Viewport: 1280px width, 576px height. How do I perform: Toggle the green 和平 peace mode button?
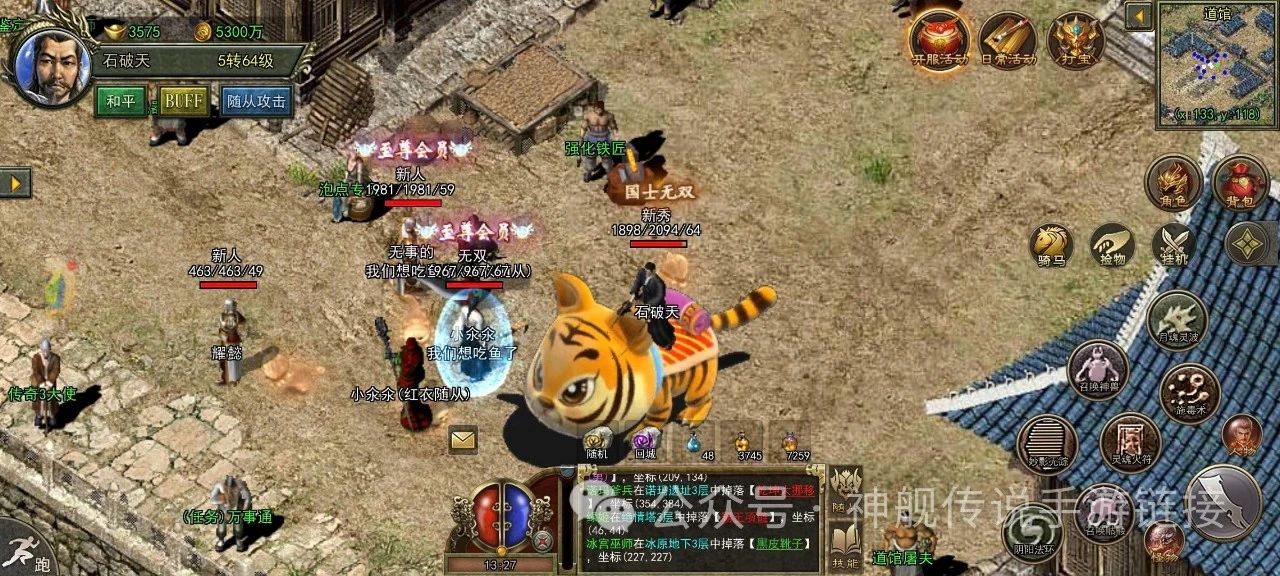121,101
